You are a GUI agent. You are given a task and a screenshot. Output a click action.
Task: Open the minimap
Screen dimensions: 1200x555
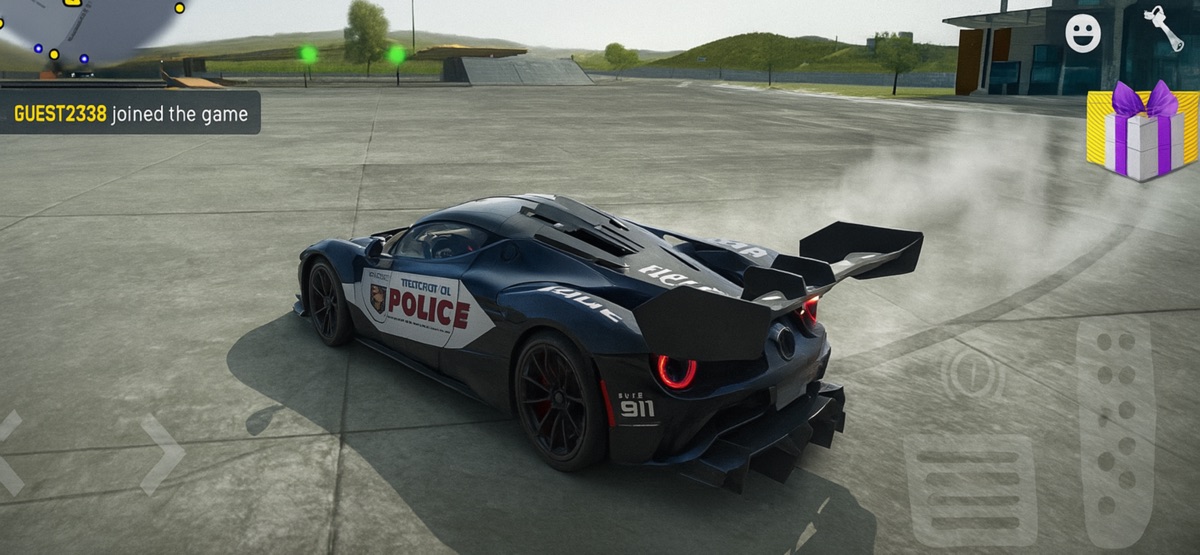pos(85,30)
